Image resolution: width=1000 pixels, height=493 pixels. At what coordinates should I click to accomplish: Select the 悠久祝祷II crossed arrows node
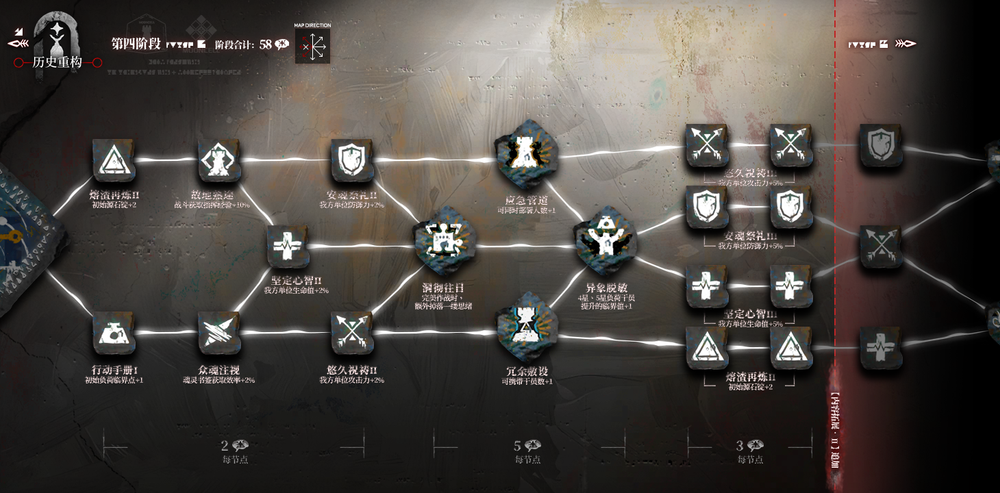tap(351, 333)
